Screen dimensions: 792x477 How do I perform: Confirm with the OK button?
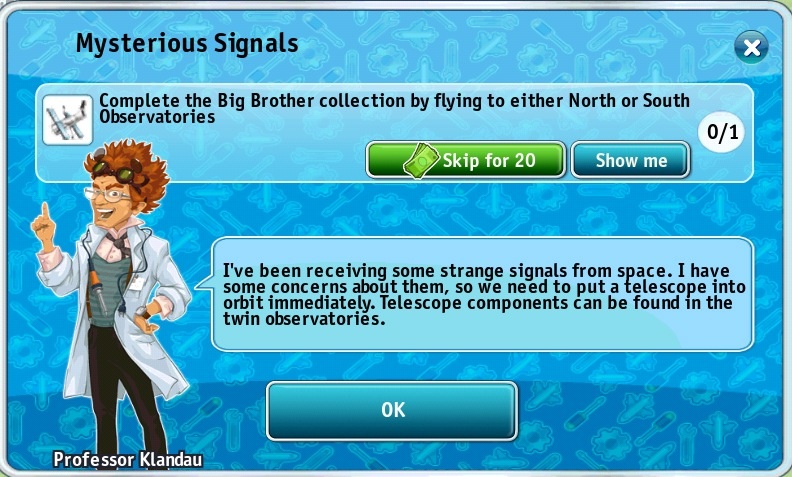tap(392, 410)
